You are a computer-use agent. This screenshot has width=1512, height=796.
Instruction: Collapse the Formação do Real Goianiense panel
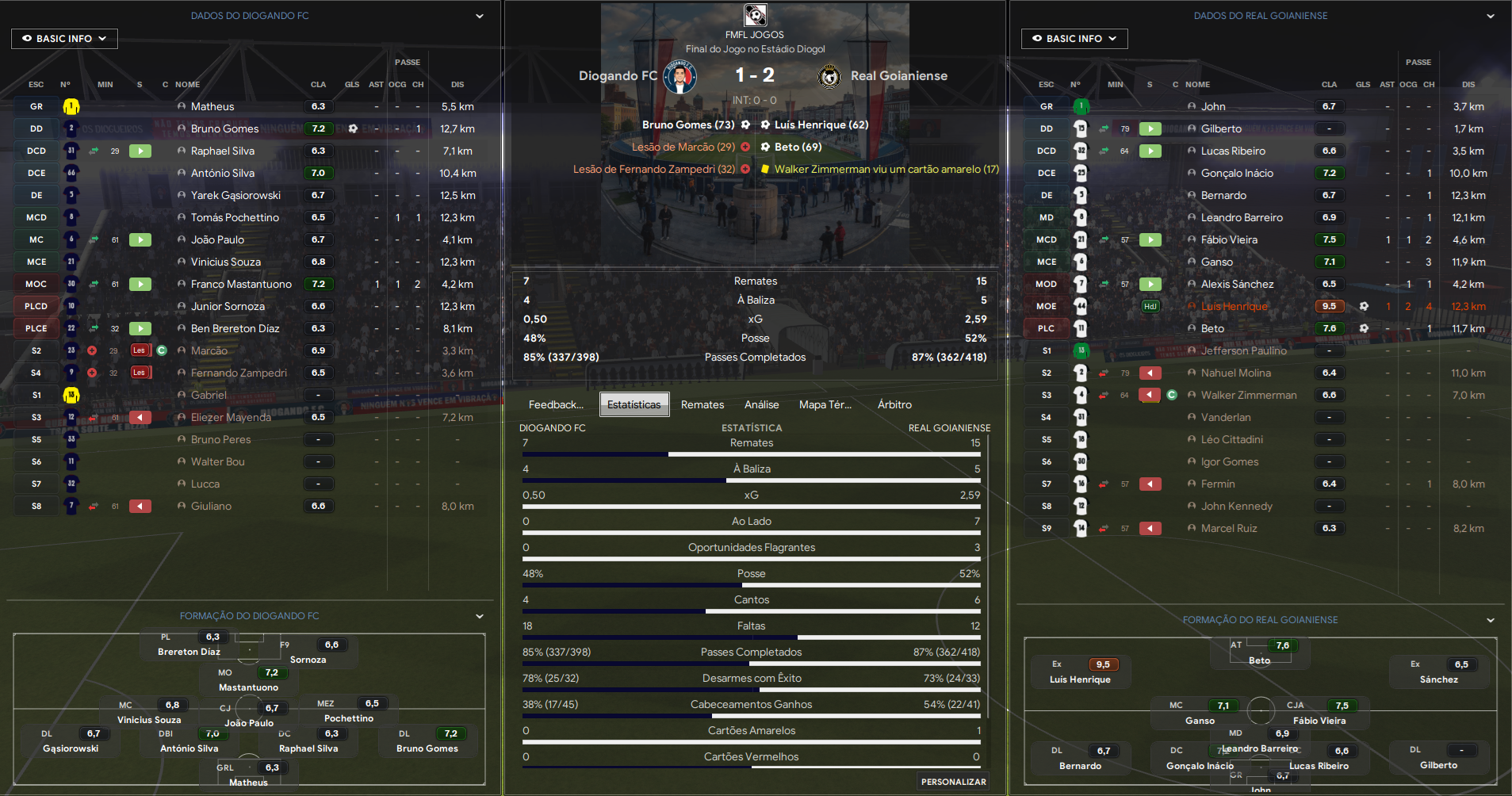(1491, 620)
